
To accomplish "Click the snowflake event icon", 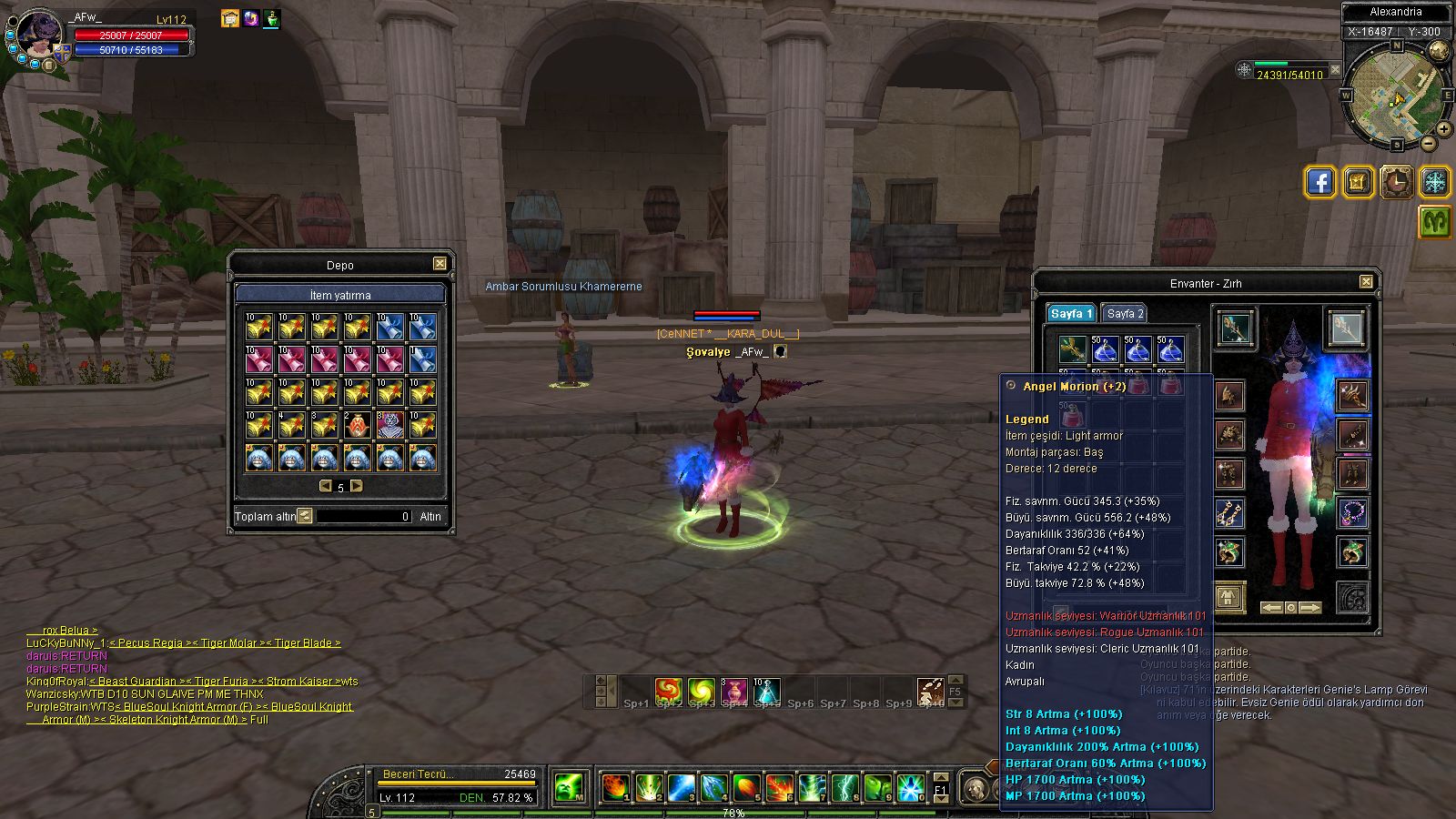I will tap(1435, 182).
